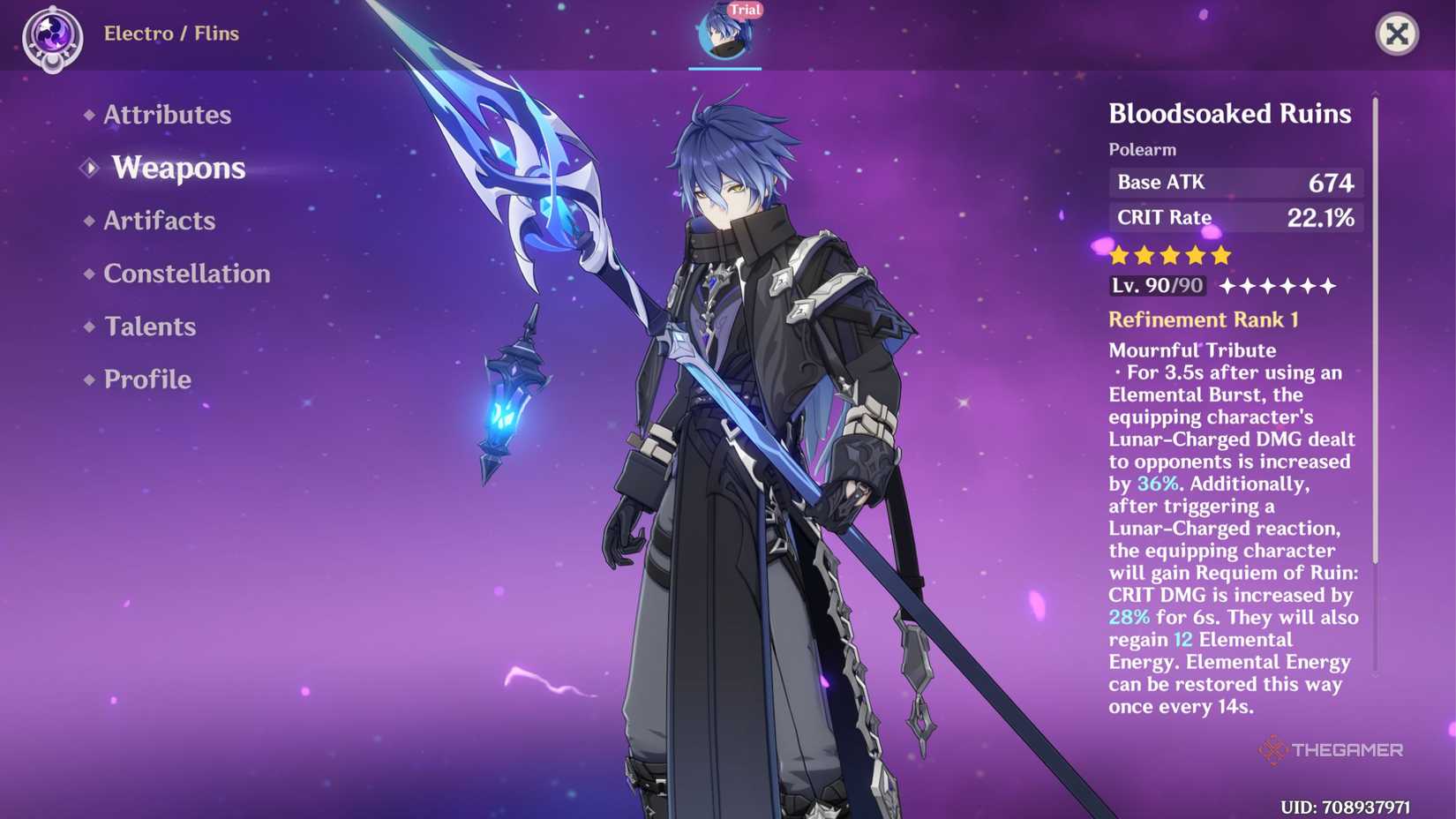Viewport: 1456px width, 819px height.
Task: Click the diamond marker beside Weapons
Action: pyautogui.click(x=88, y=168)
